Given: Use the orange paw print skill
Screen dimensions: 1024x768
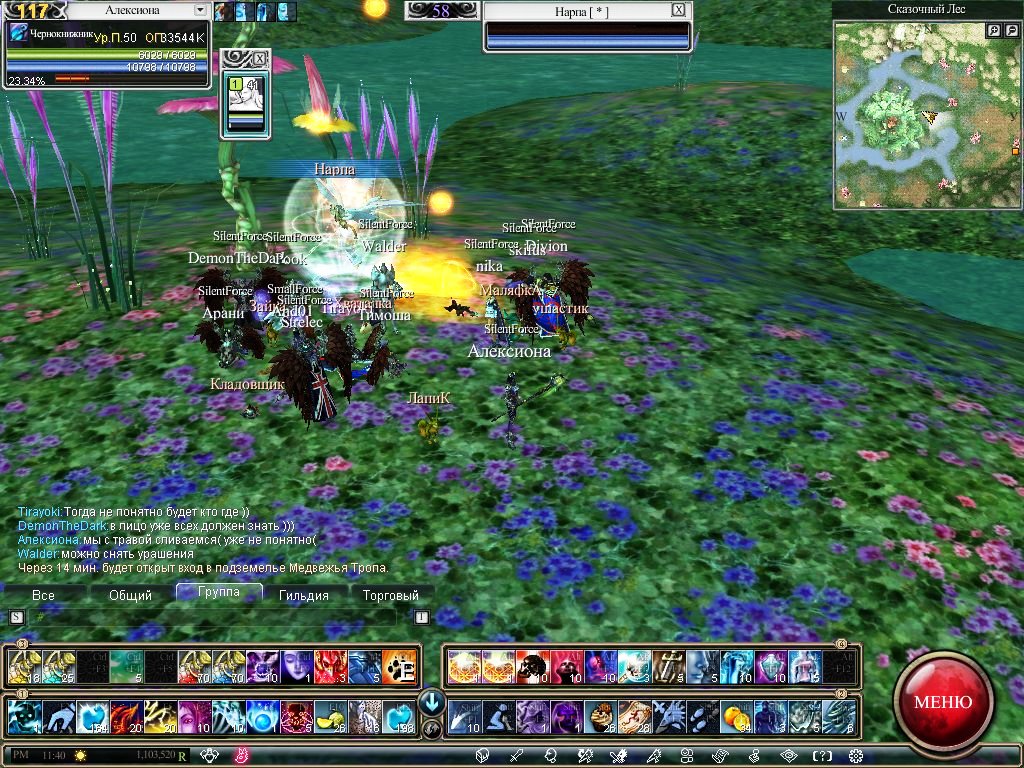Looking at the screenshot, I should point(399,666).
